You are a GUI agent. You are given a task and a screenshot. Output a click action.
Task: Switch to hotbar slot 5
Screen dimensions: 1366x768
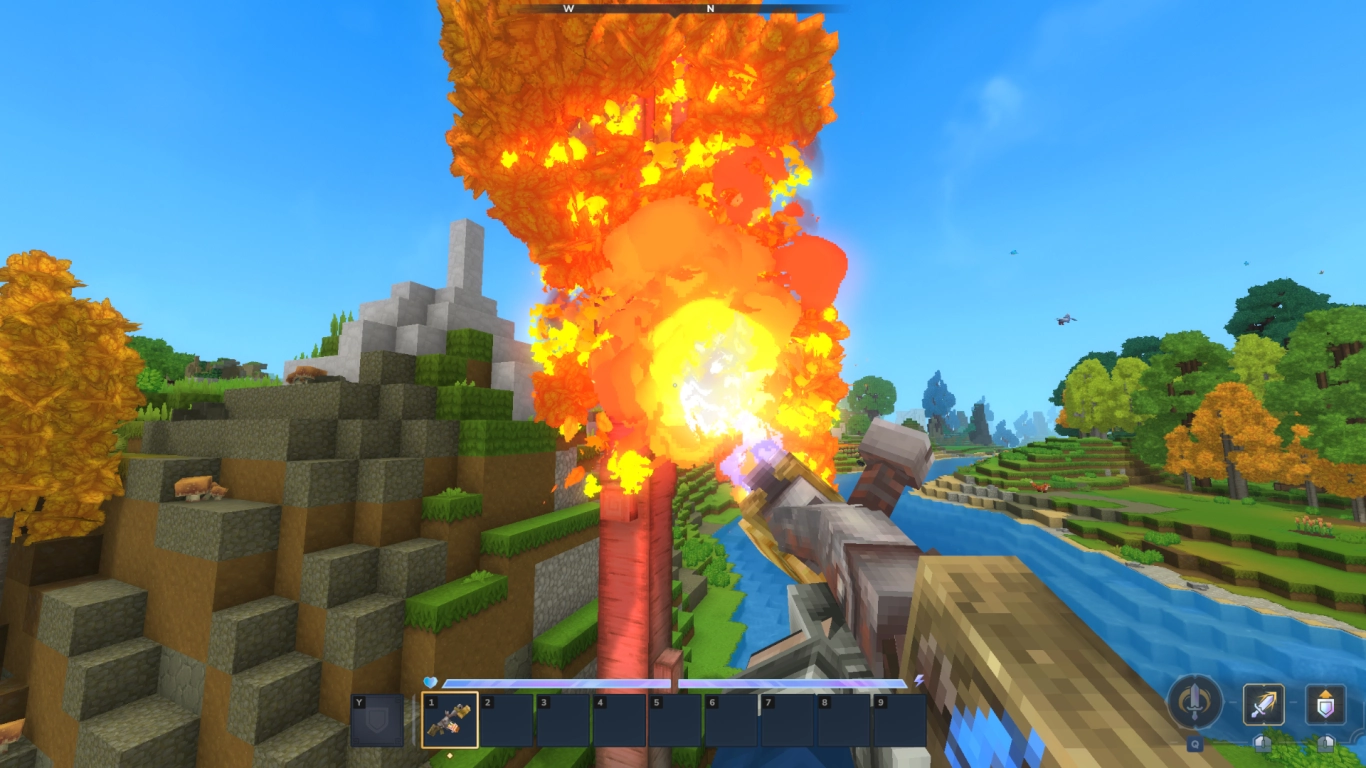[676, 719]
